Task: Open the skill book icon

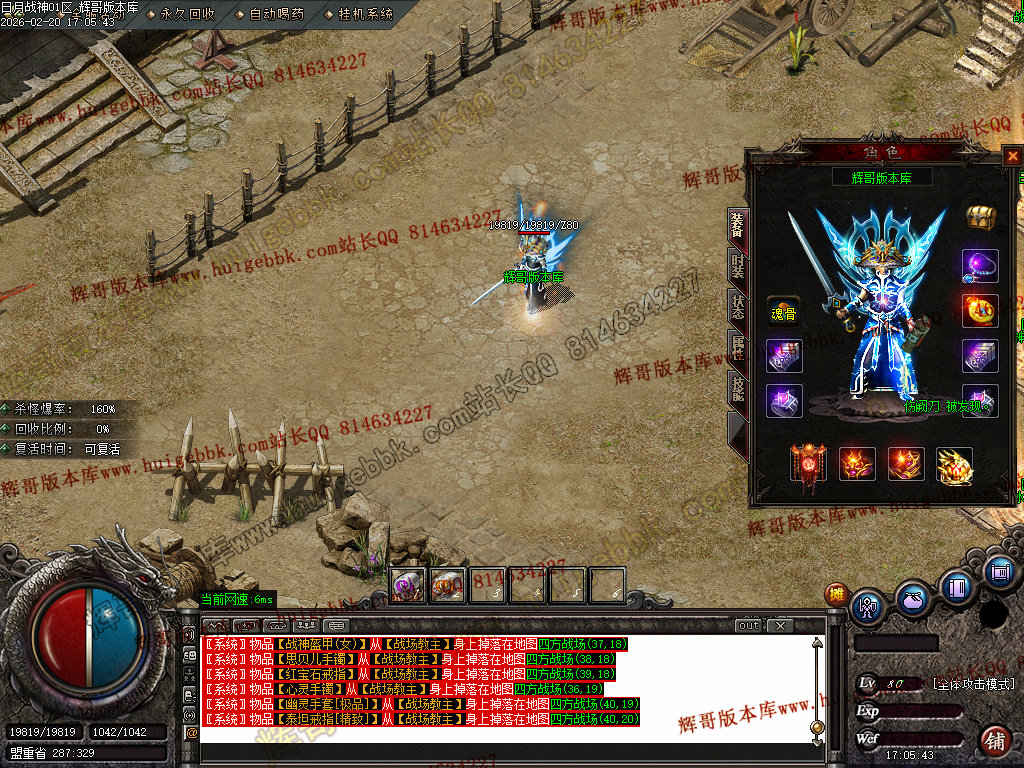Action: click(x=956, y=587)
